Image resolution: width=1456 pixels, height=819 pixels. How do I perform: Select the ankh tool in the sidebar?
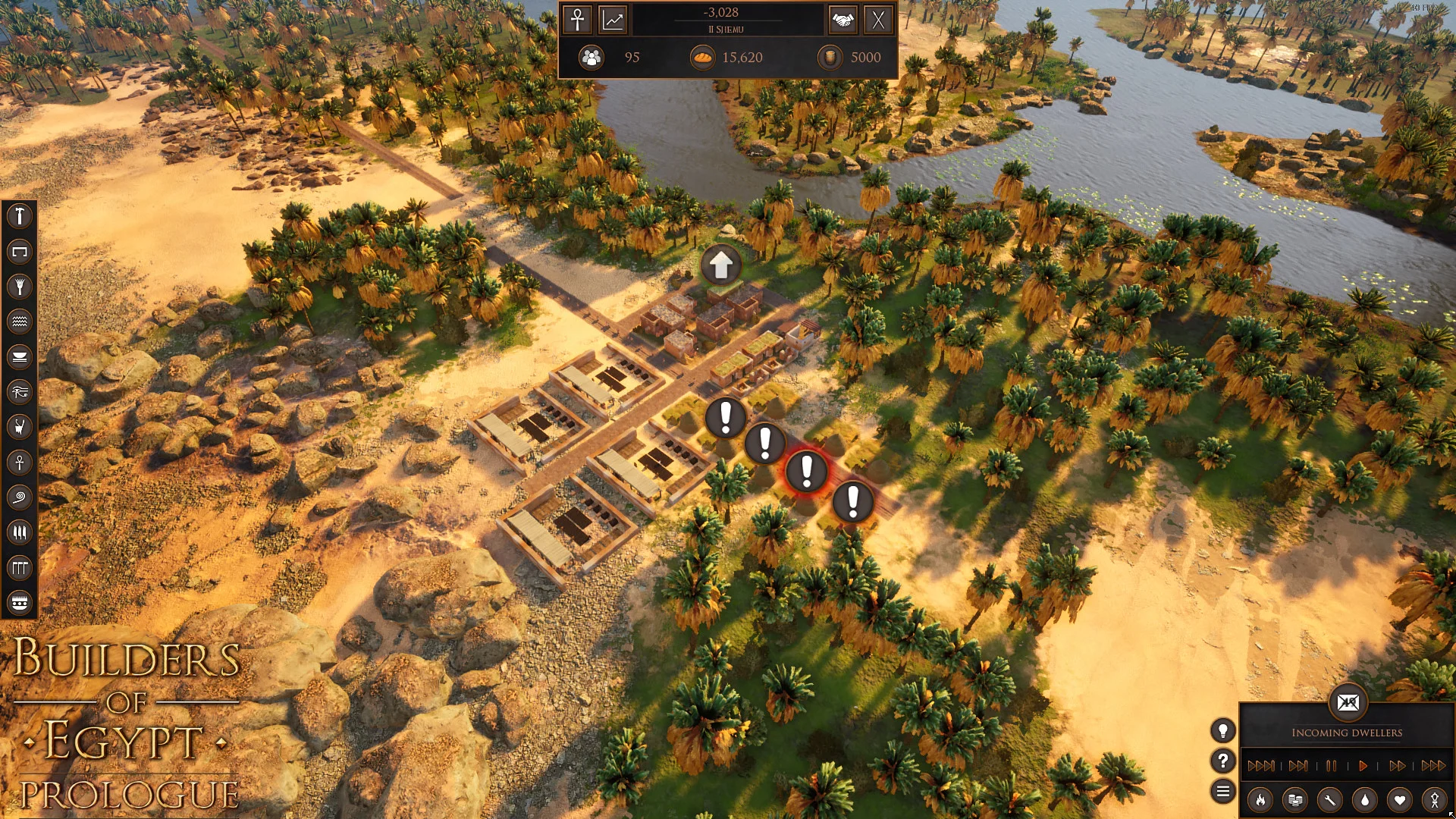pos(20,463)
